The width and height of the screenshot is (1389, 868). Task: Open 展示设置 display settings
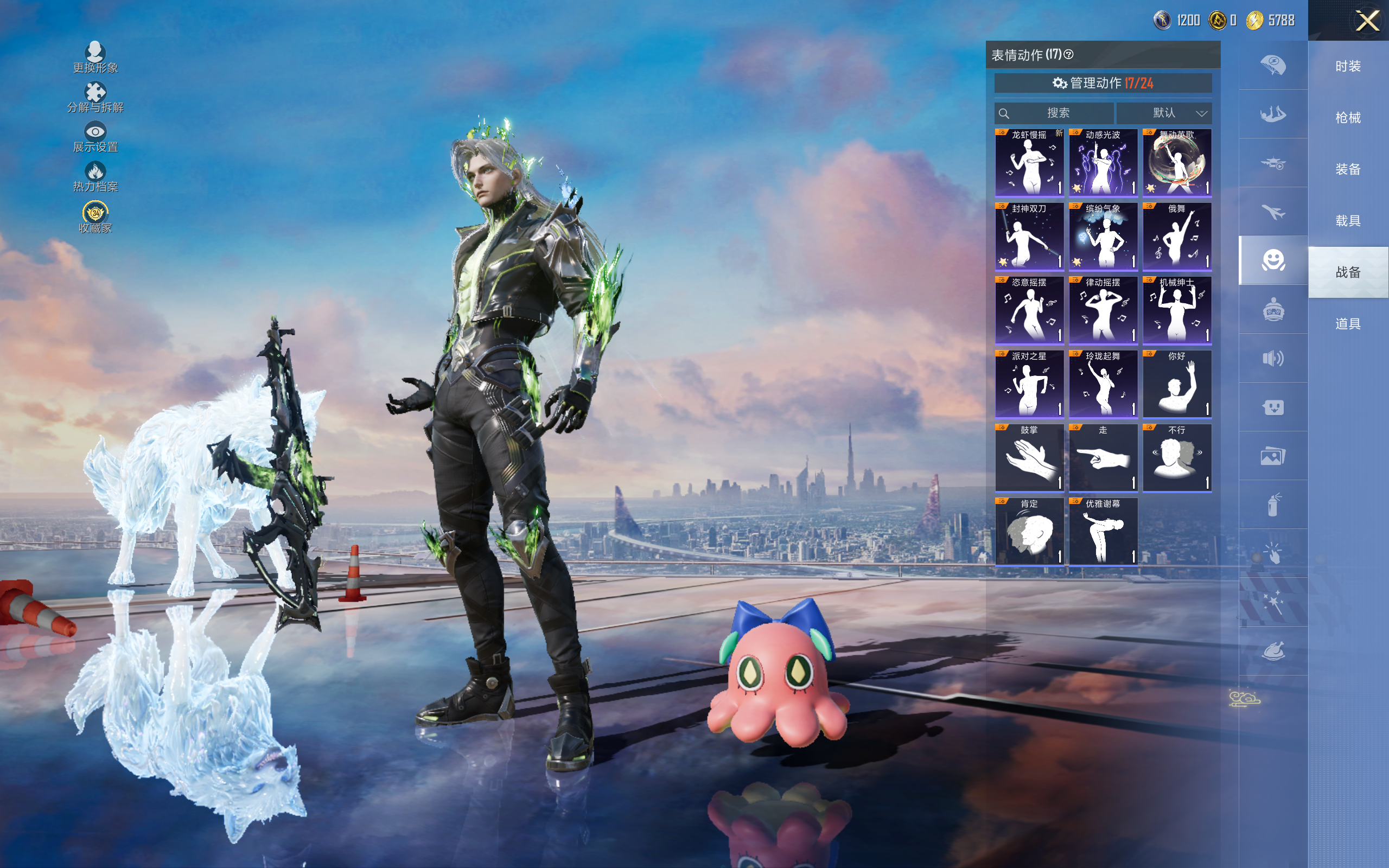(95, 137)
